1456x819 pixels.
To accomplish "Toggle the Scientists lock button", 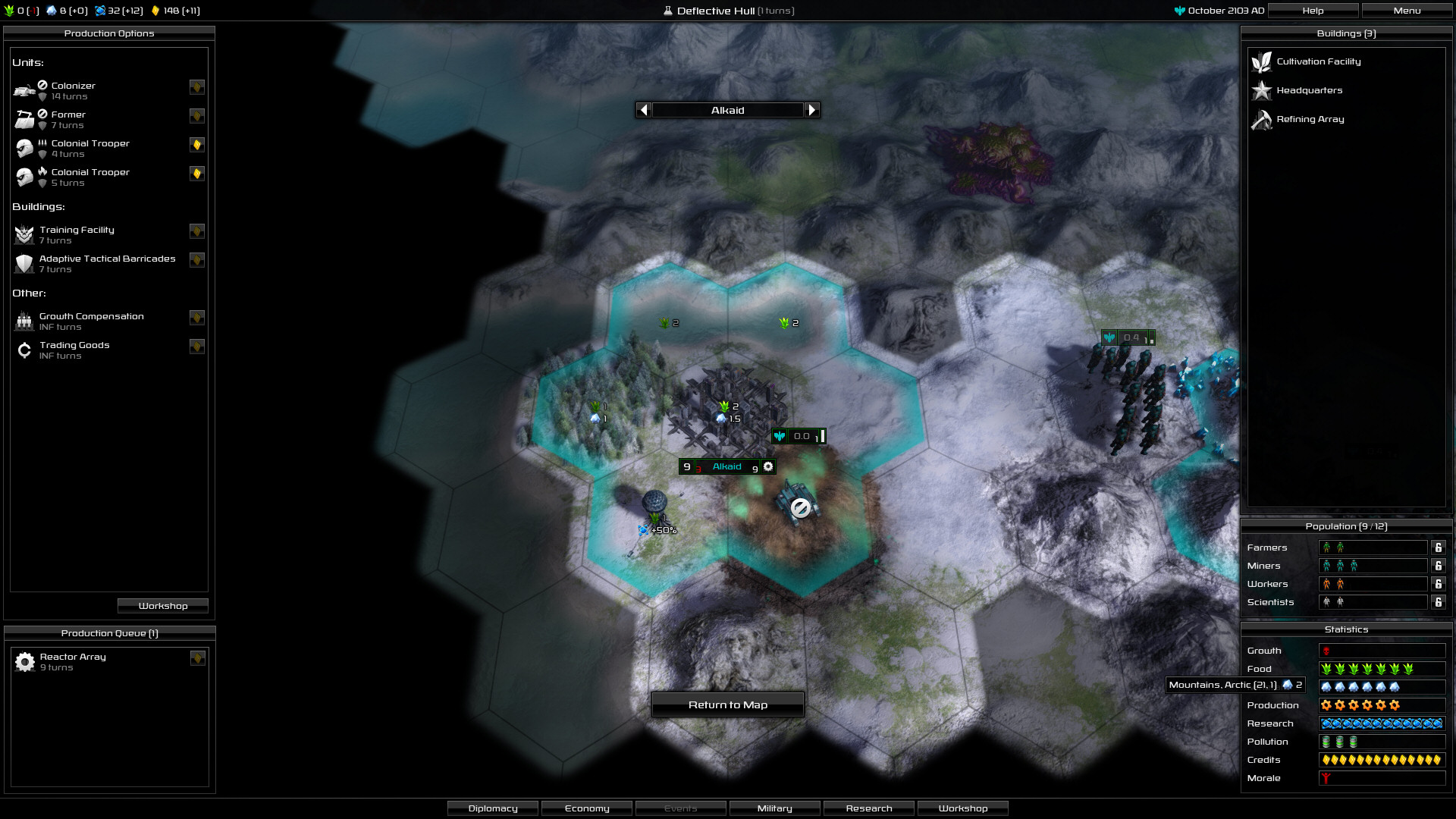I will (x=1438, y=602).
